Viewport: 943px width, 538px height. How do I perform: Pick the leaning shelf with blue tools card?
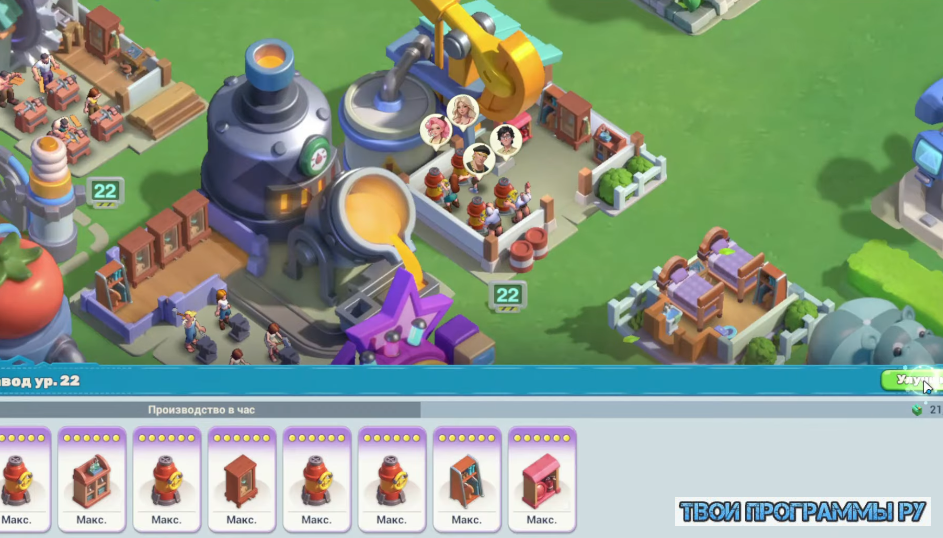(466, 479)
